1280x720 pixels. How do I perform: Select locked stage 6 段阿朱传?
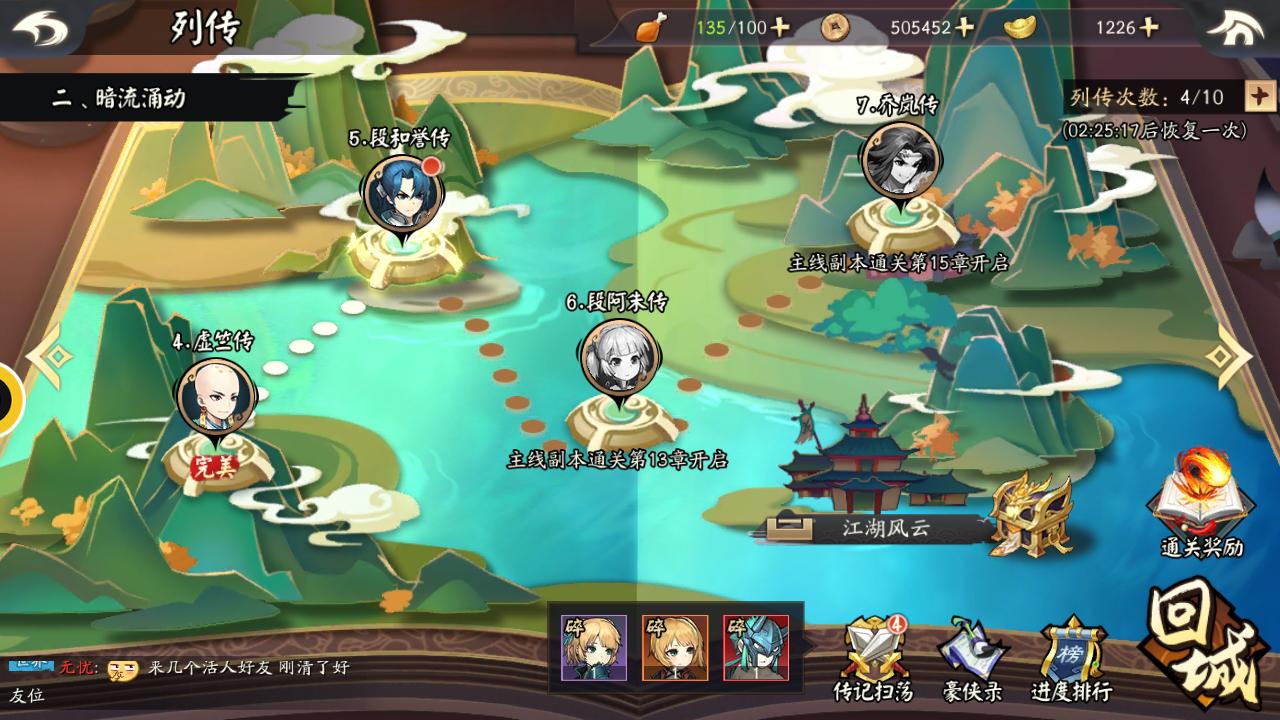point(620,357)
